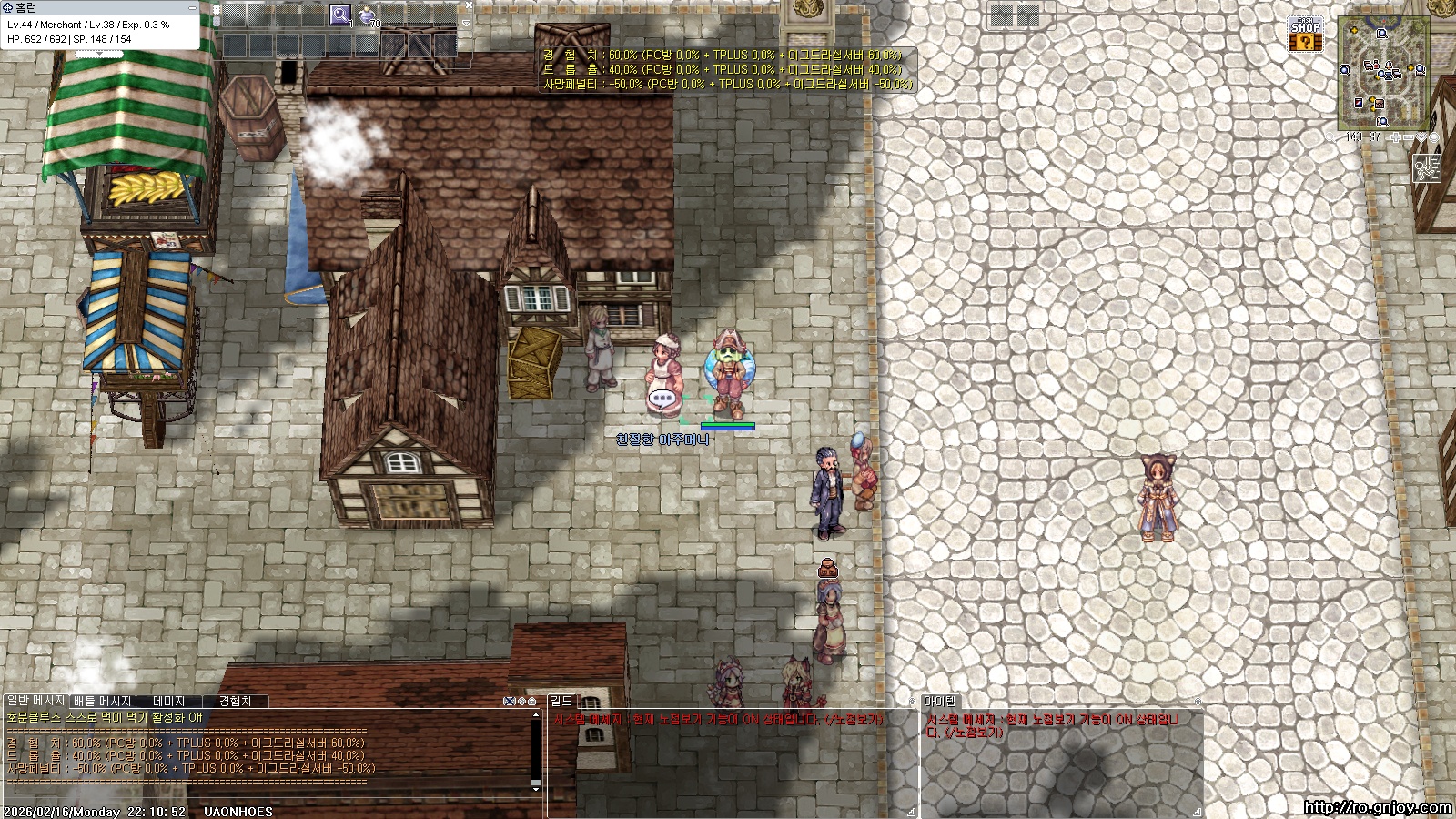Expand the status window arrow below stats

tap(98, 55)
